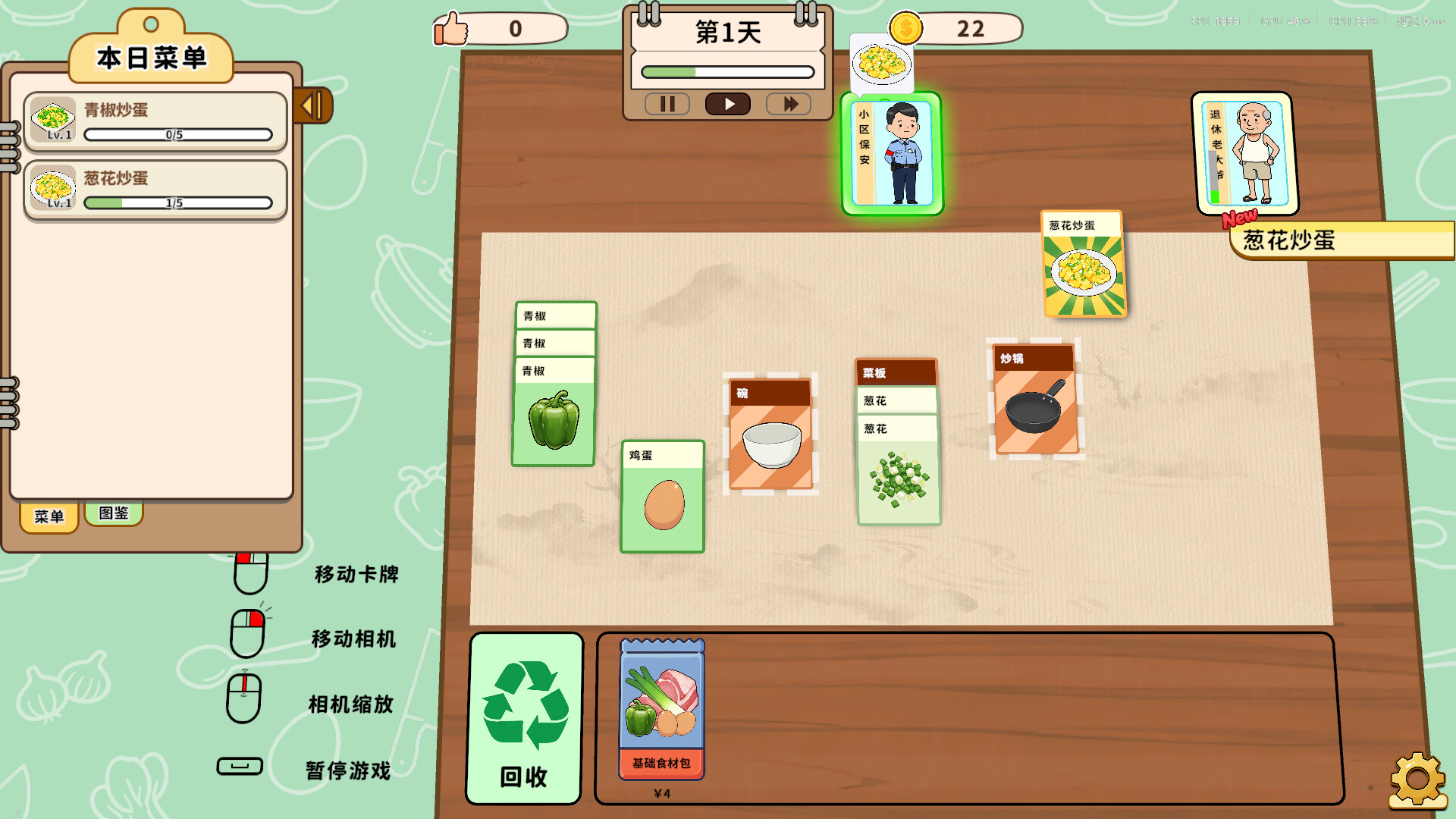
Task: Pause the game timer
Action: [667, 104]
